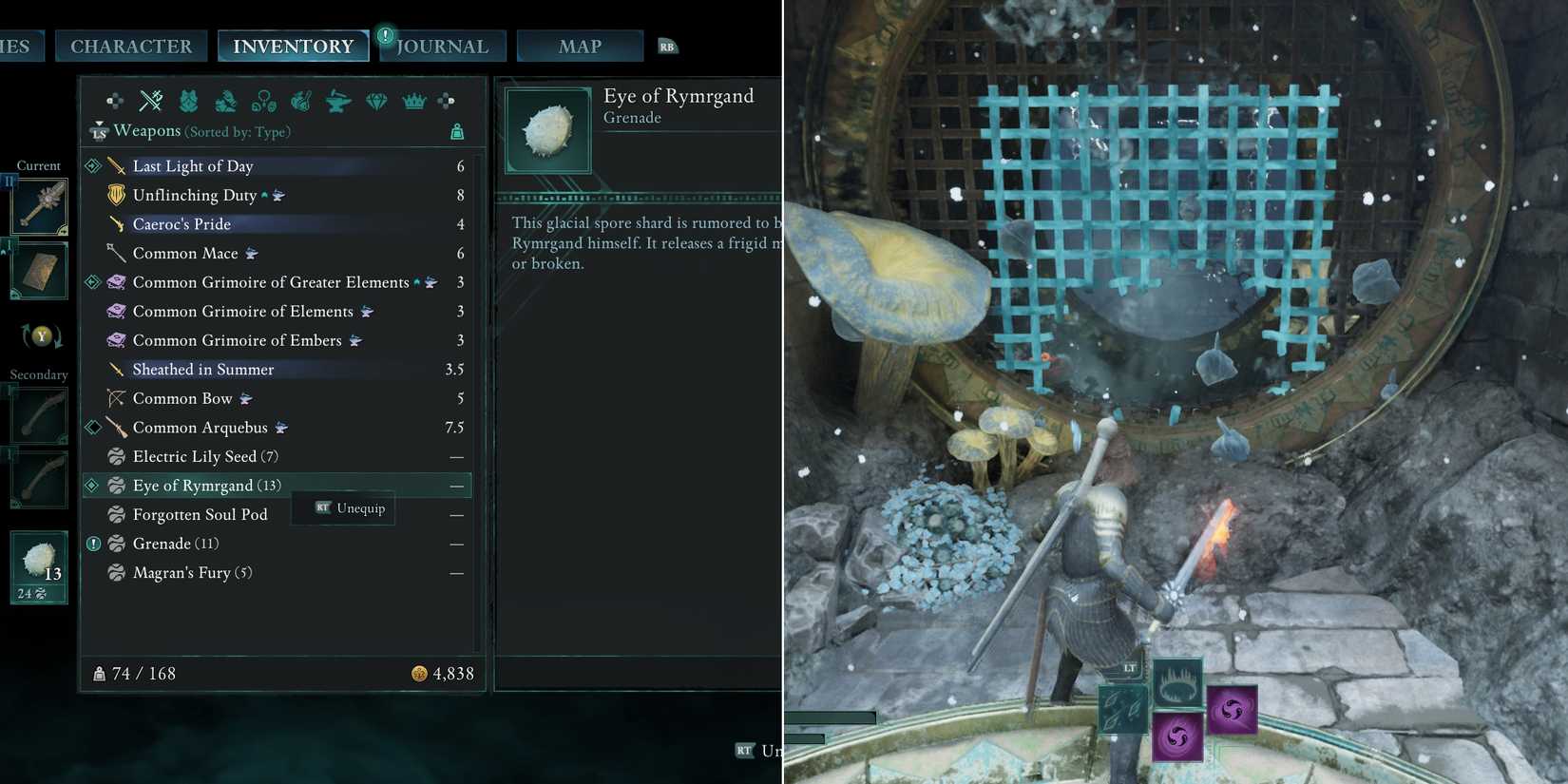Select the gem valuables category icon
The width and height of the screenshot is (1568, 784).
click(377, 100)
